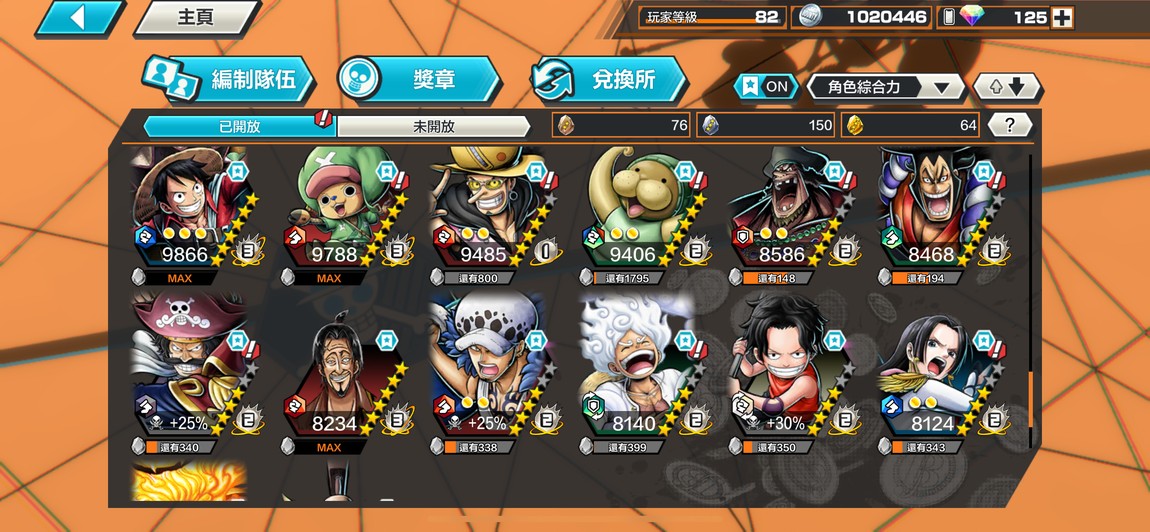Open the question mark help
This screenshot has width=1150, height=532.
point(1010,125)
